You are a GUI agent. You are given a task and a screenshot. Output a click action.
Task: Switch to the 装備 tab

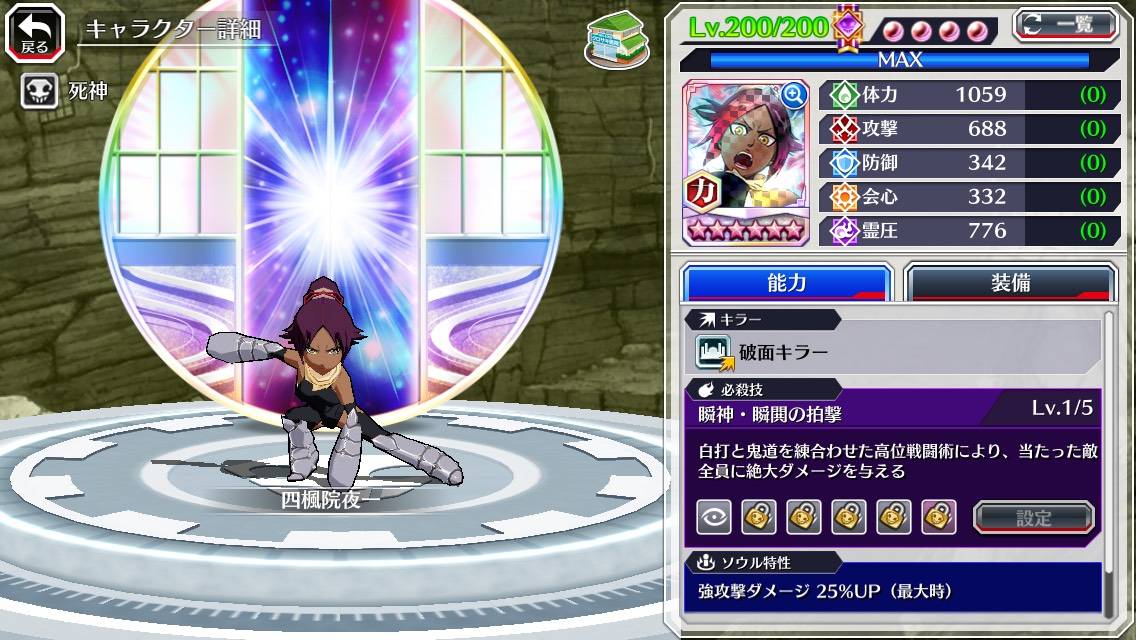click(1010, 283)
